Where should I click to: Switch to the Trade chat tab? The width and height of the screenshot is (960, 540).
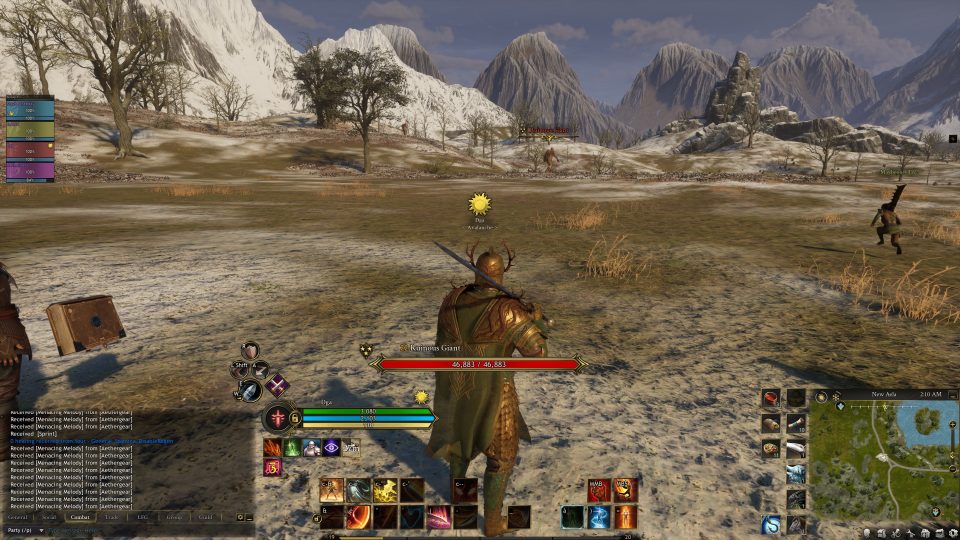pyautogui.click(x=110, y=517)
